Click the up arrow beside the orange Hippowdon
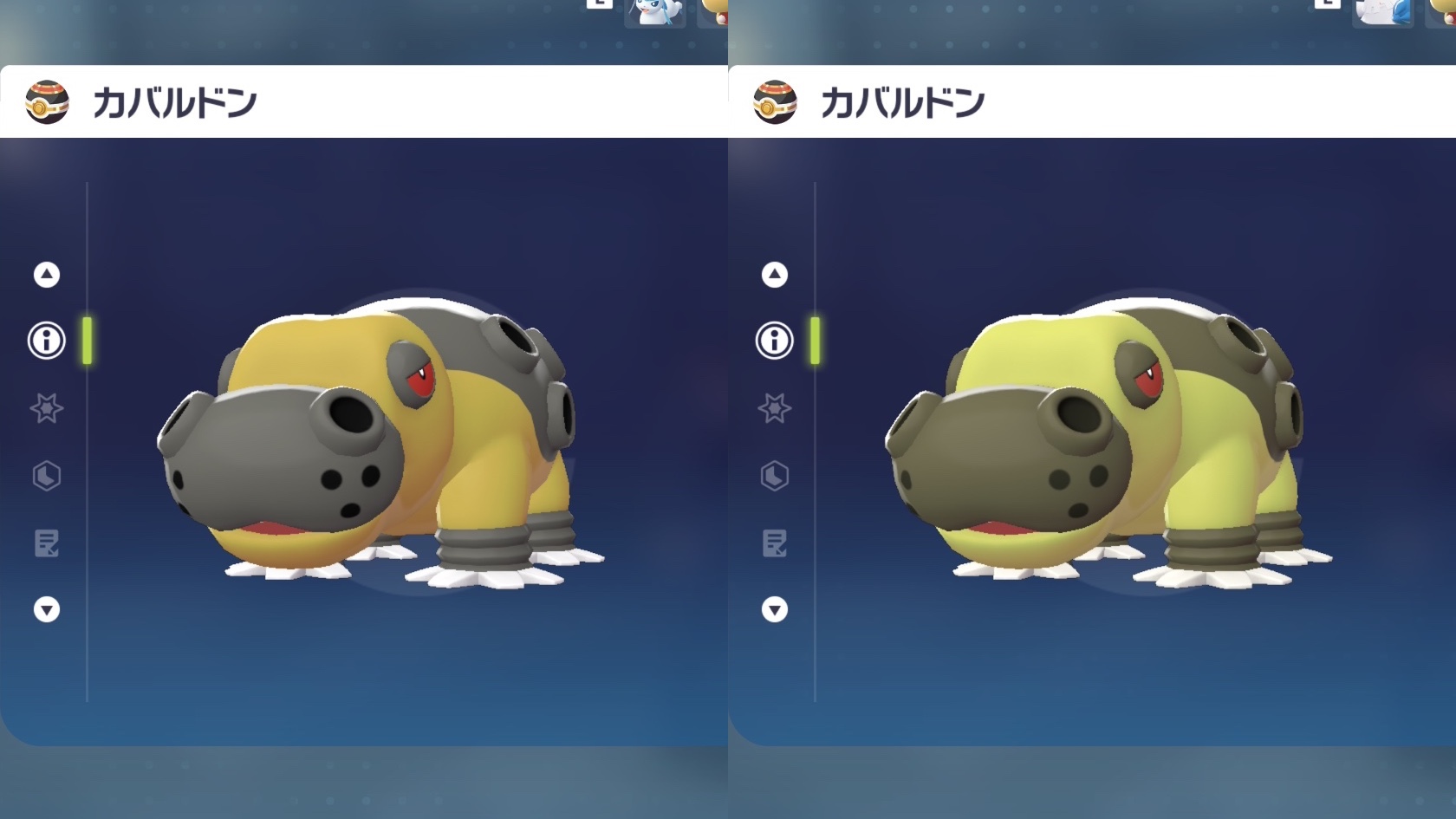Viewport: 1456px width, 819px height. pyautogui.click(x=47, y=275)
